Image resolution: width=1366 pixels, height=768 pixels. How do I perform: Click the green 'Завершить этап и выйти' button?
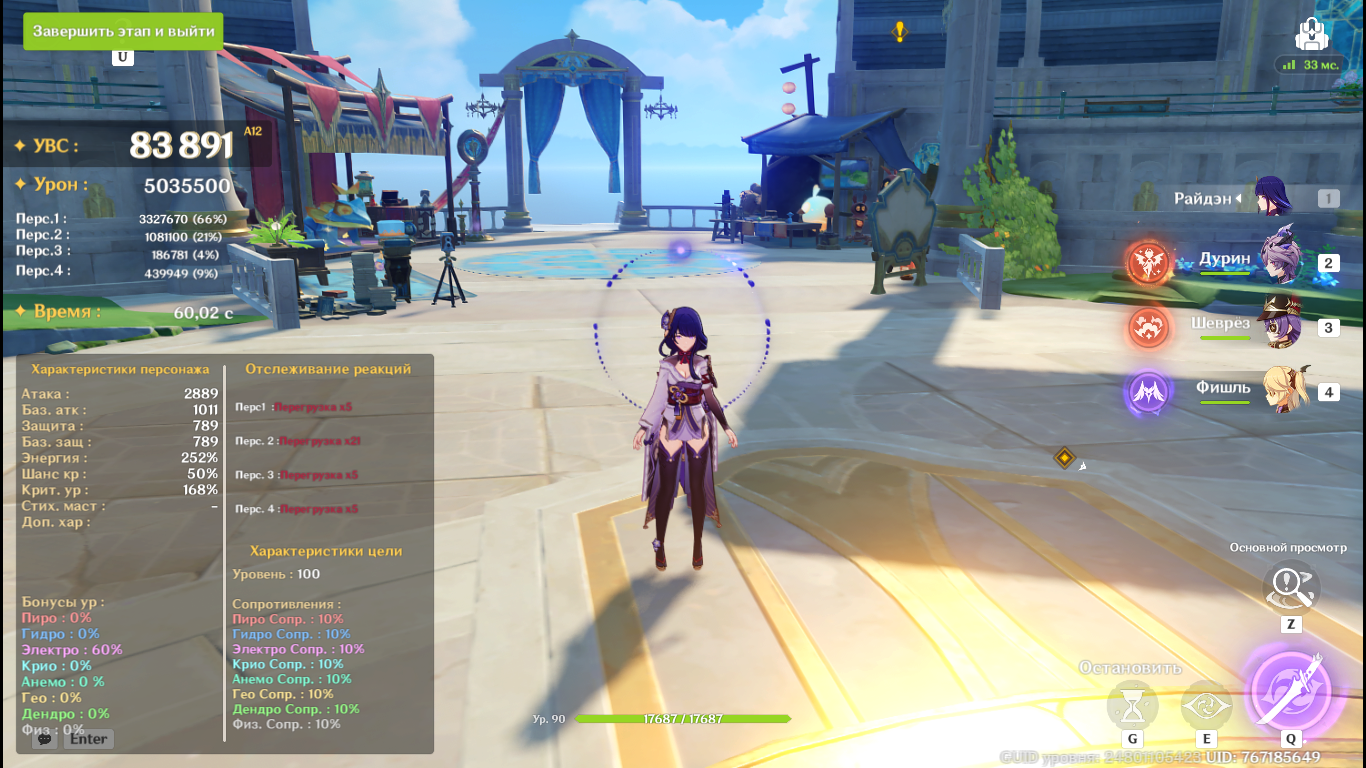click(x=123, y=31)
